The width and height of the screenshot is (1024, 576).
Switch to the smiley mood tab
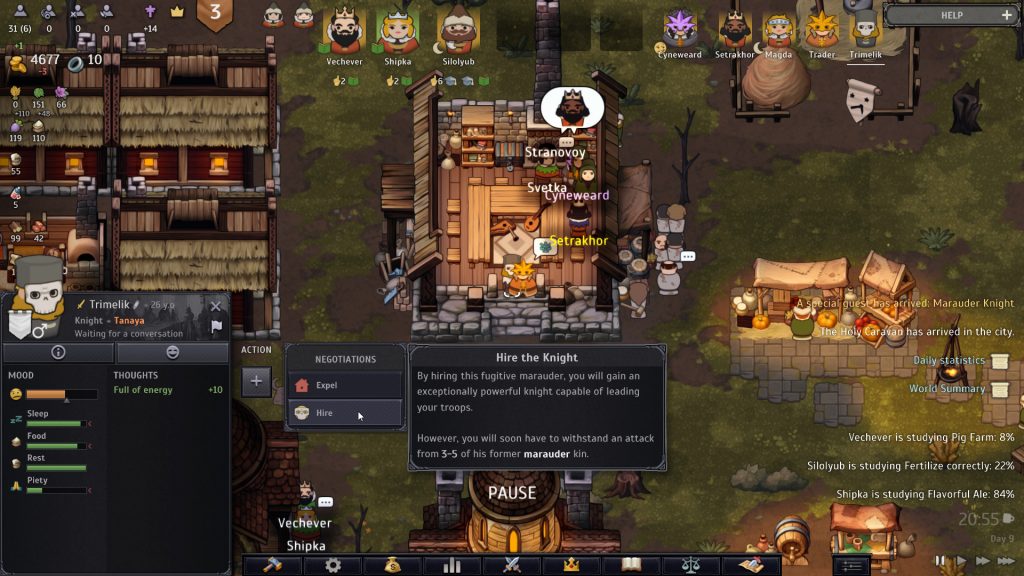pyautogui.click(x=172, y=352)
